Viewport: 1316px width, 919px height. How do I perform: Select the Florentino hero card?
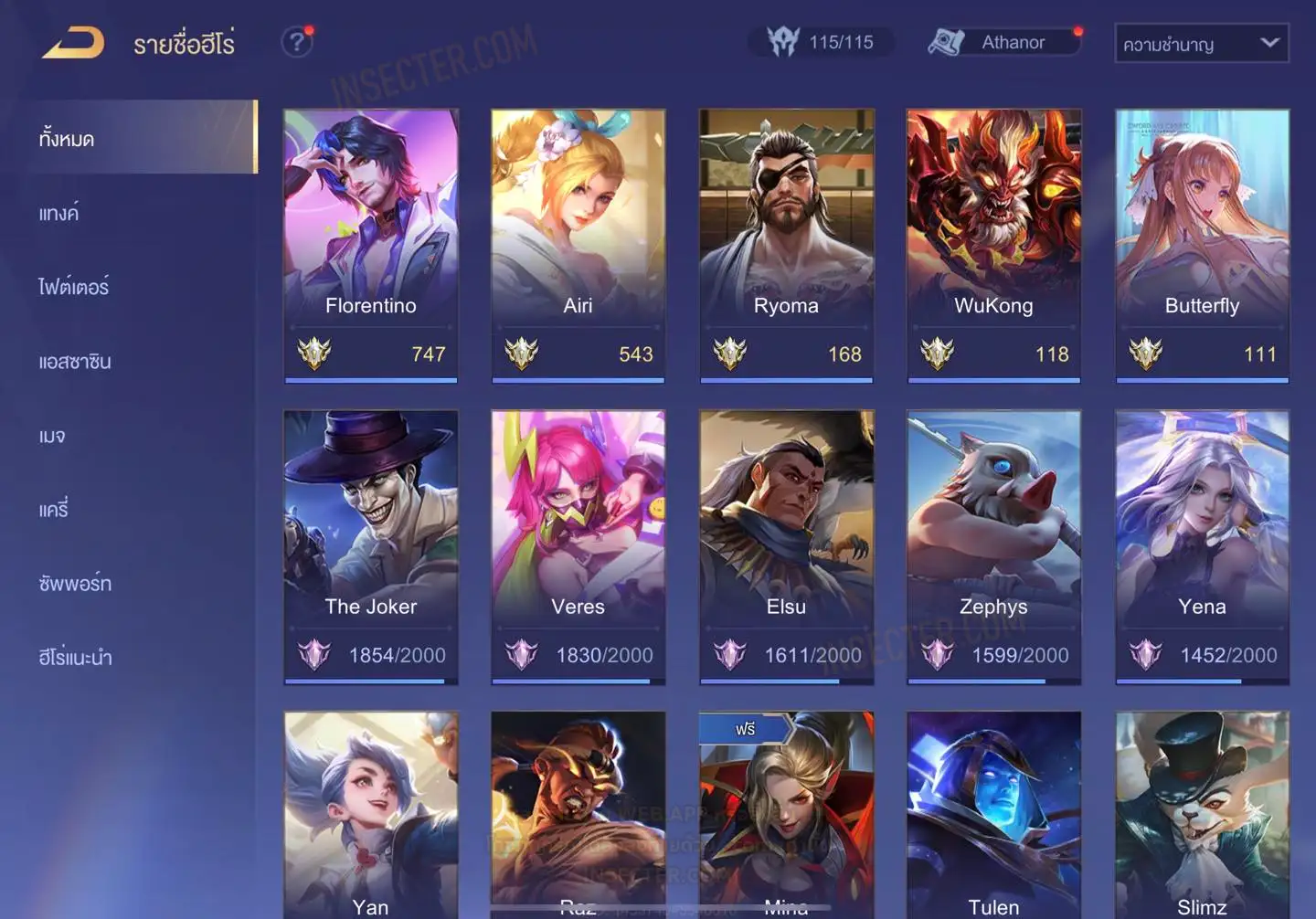tap(370, 245)
